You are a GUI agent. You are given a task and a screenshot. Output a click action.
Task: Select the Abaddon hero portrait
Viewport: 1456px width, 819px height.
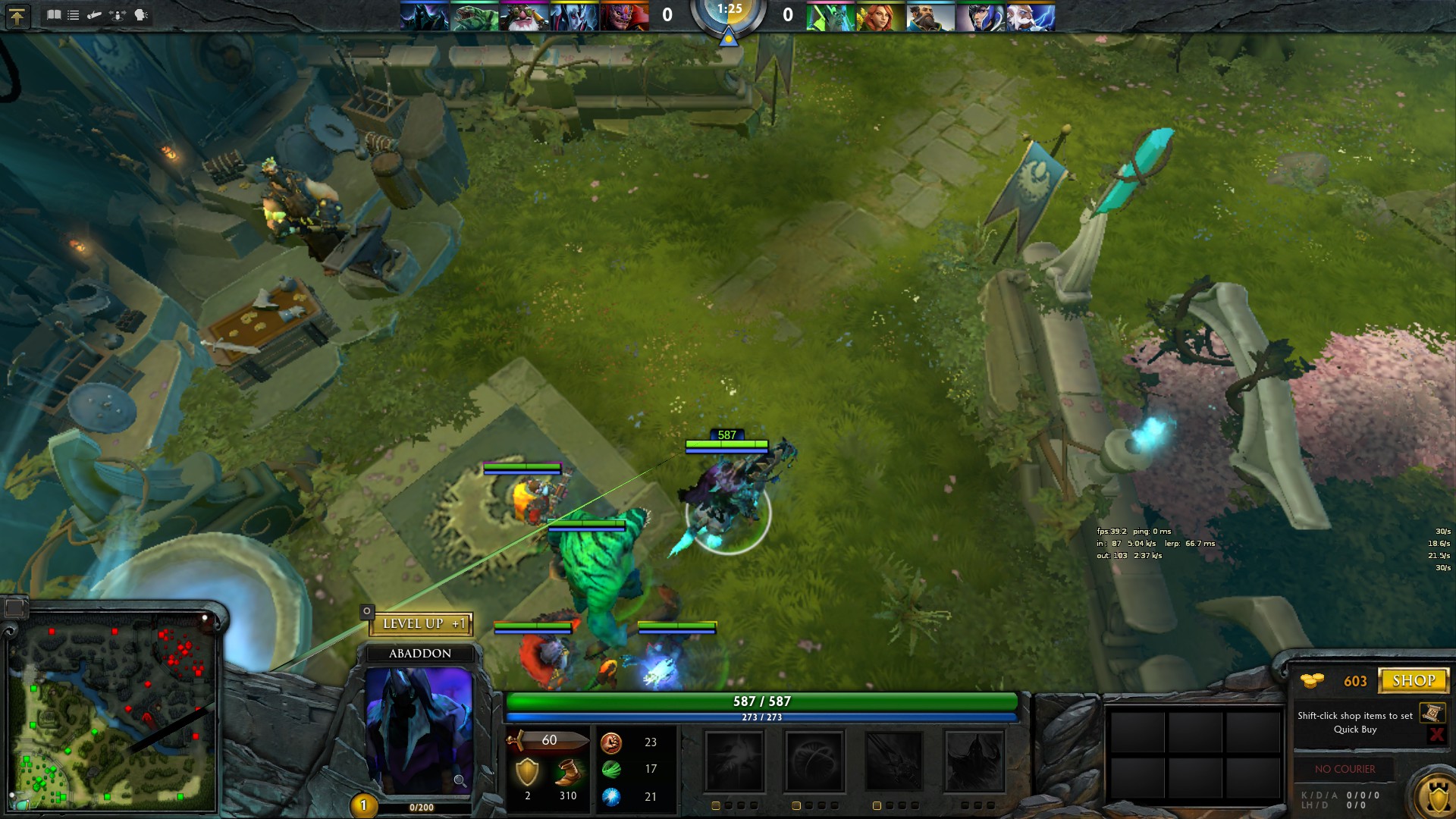click(x=419, y=730)
